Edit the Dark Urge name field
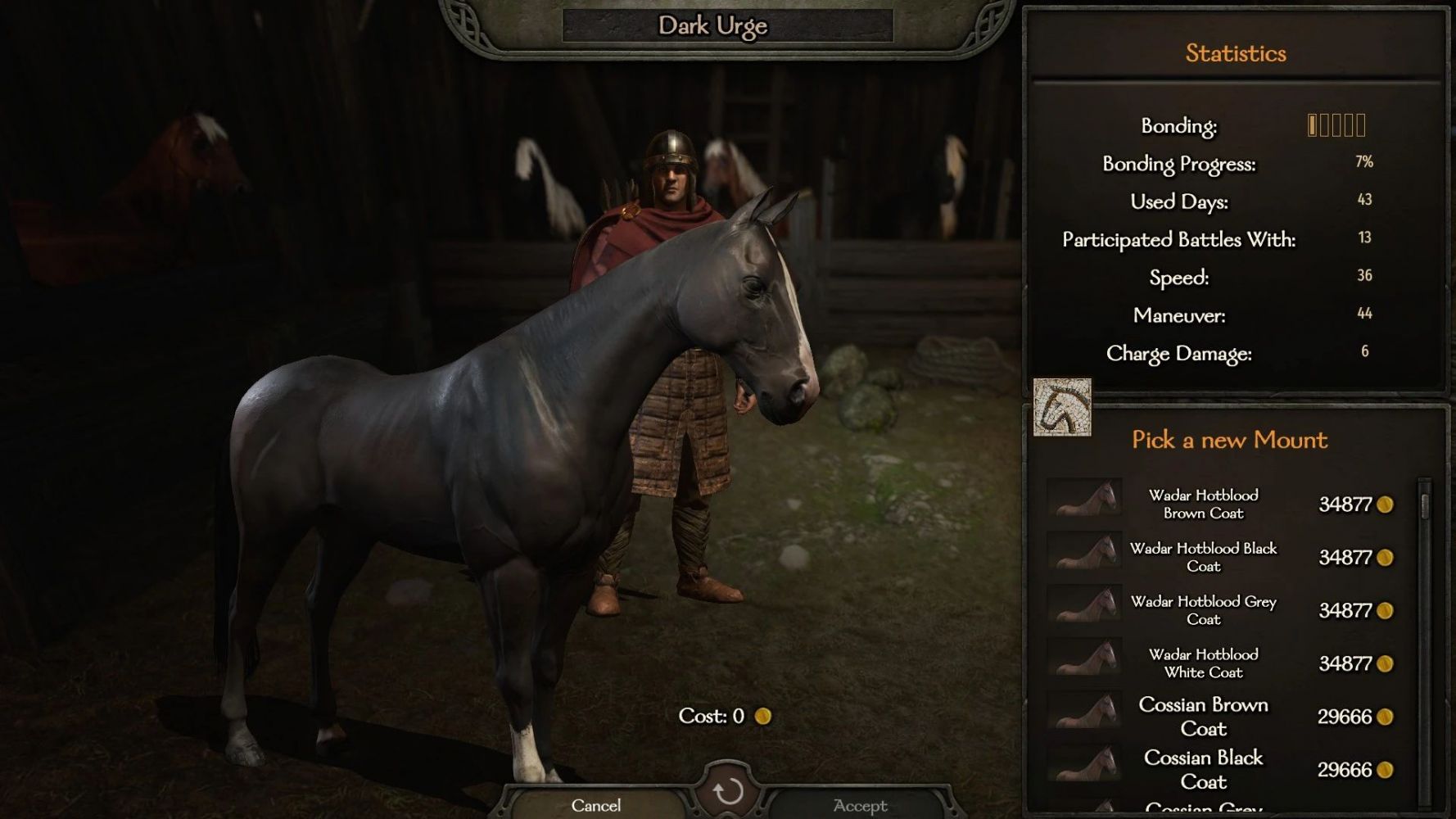 point(727,25)
